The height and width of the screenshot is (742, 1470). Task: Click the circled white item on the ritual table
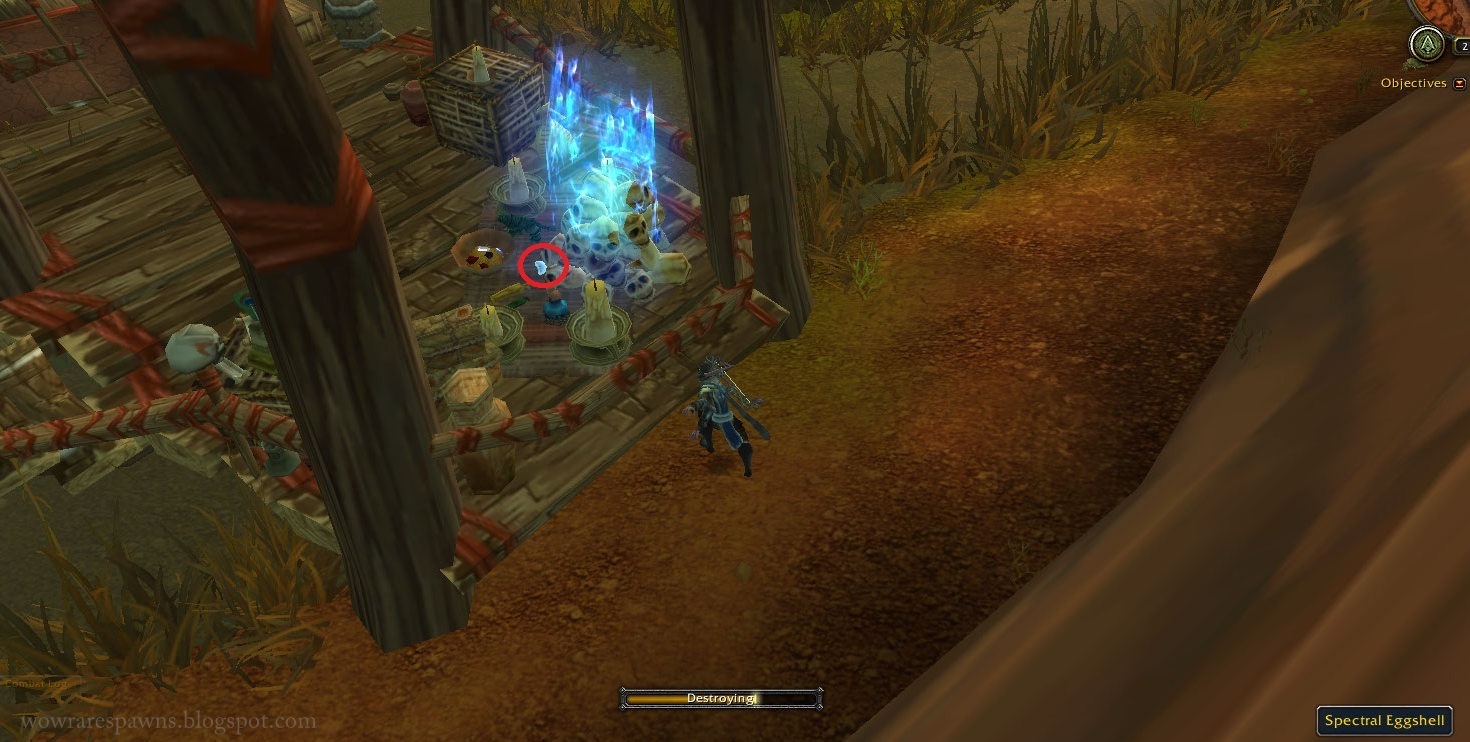(x=543, y=267)
